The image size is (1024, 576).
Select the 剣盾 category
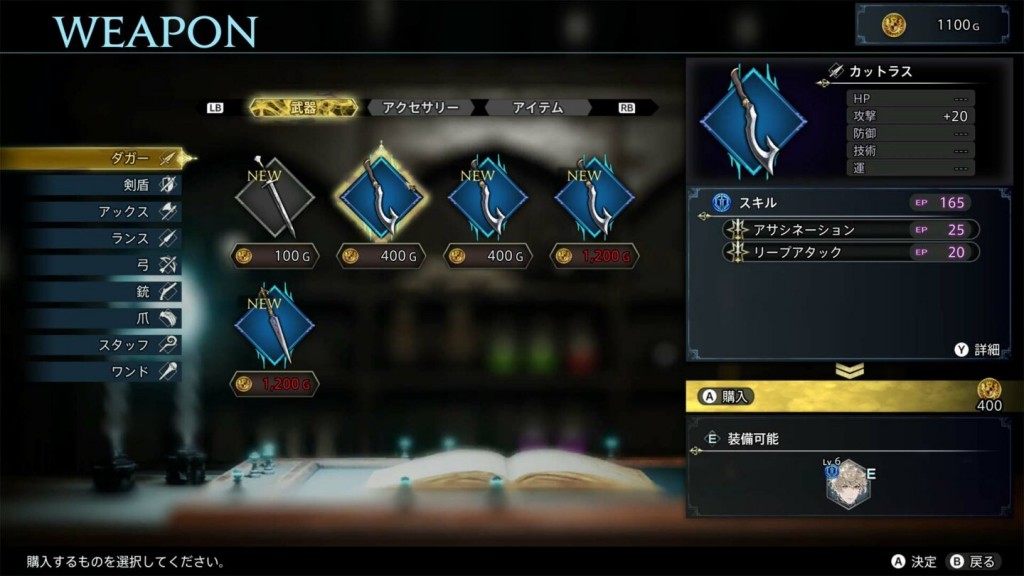click(x=128, y=185)
